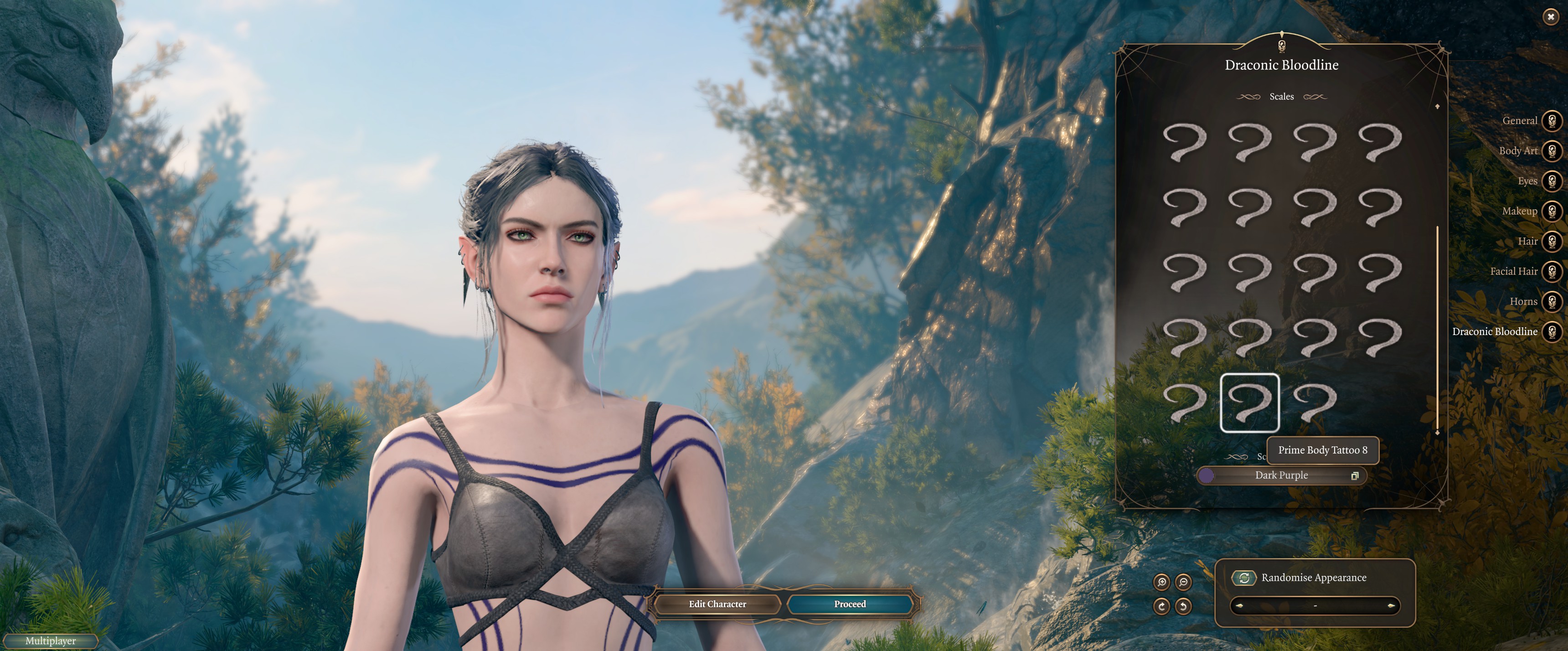Switch to the Body Art category
This screenshot has width=1568, height=651.
1552,150
